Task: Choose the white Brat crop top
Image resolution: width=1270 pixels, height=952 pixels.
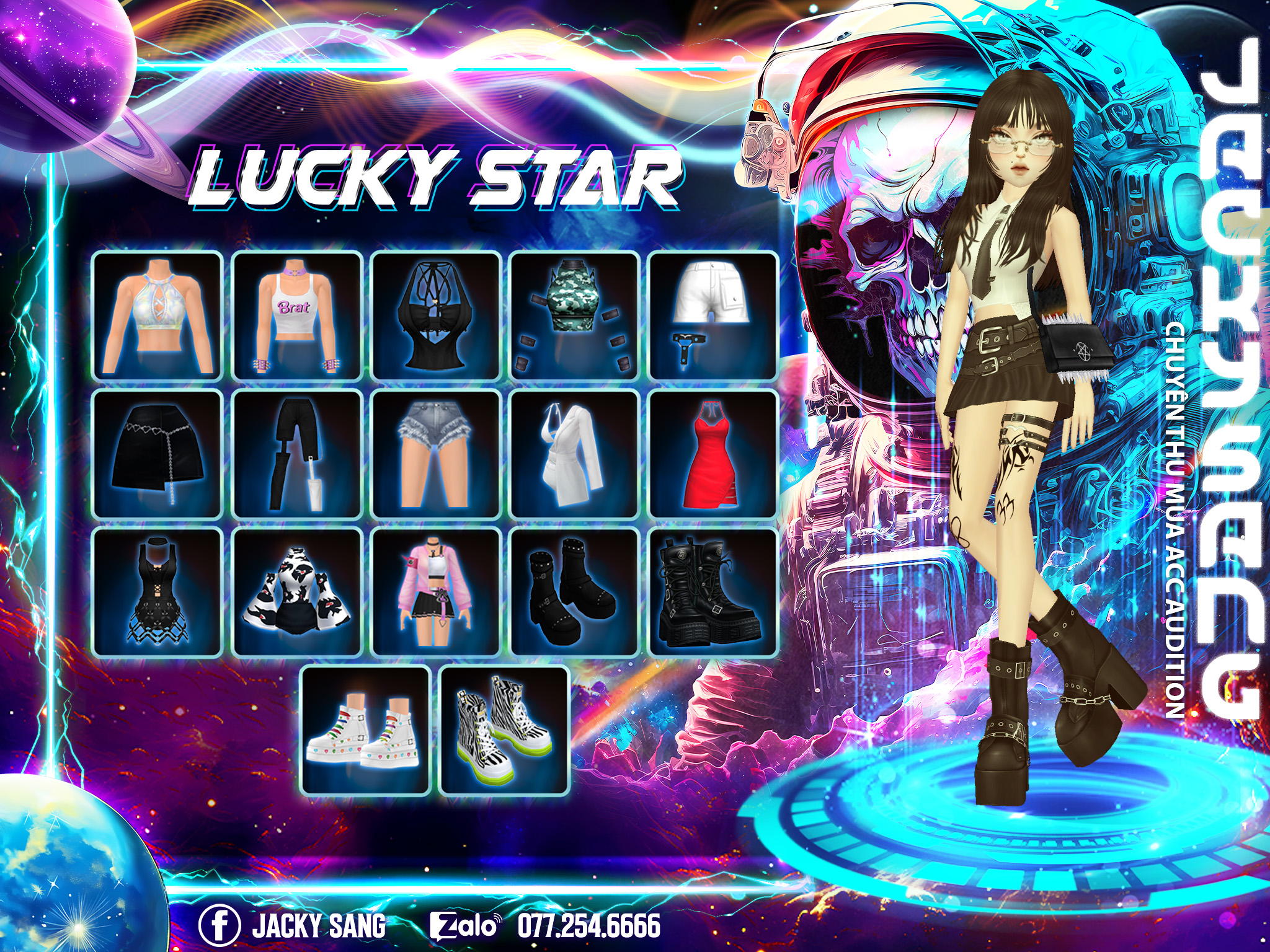Action: pyautogui.click(x=297, y=315)
